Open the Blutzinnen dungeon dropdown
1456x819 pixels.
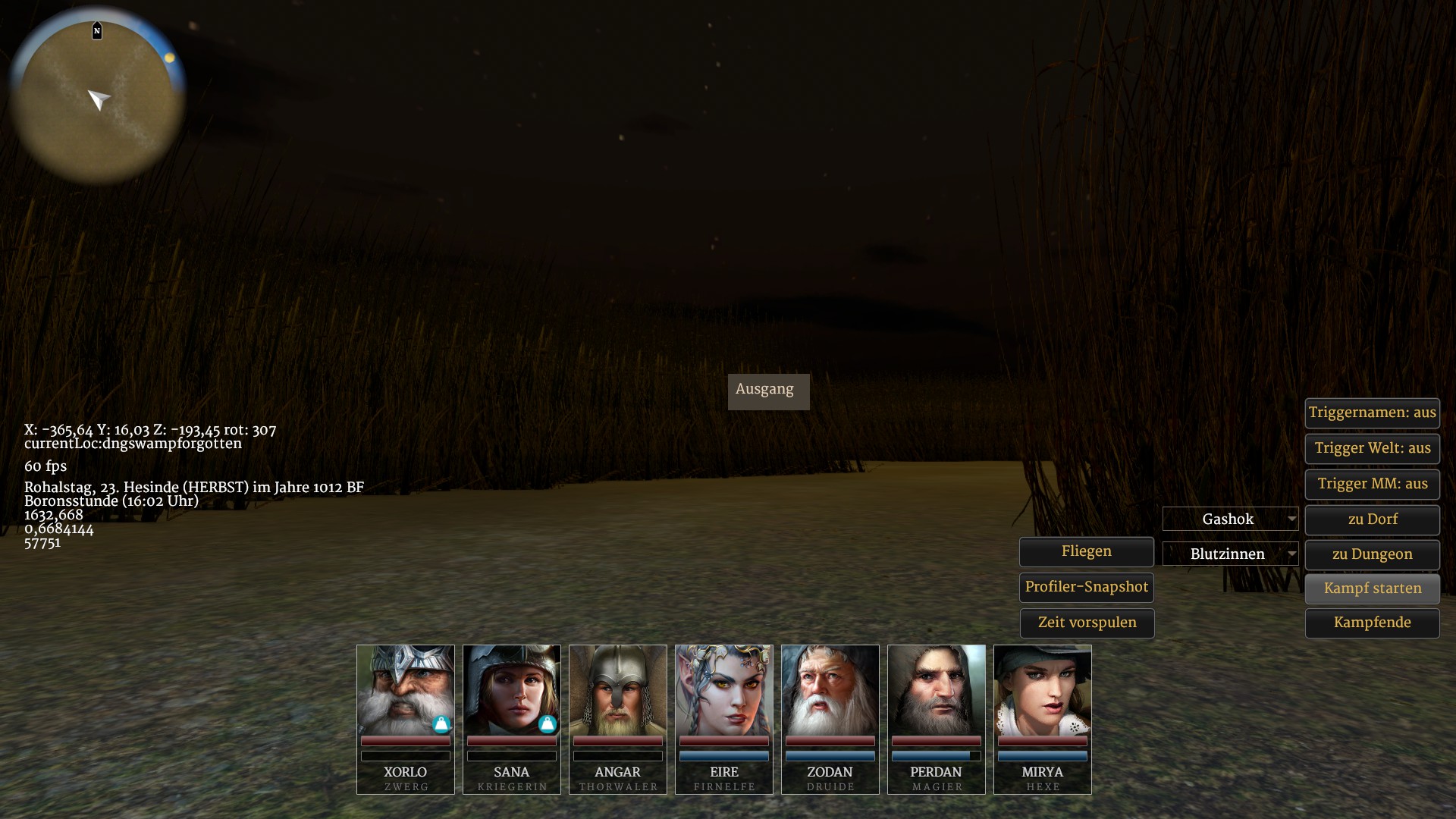(x=1230, y=554)
